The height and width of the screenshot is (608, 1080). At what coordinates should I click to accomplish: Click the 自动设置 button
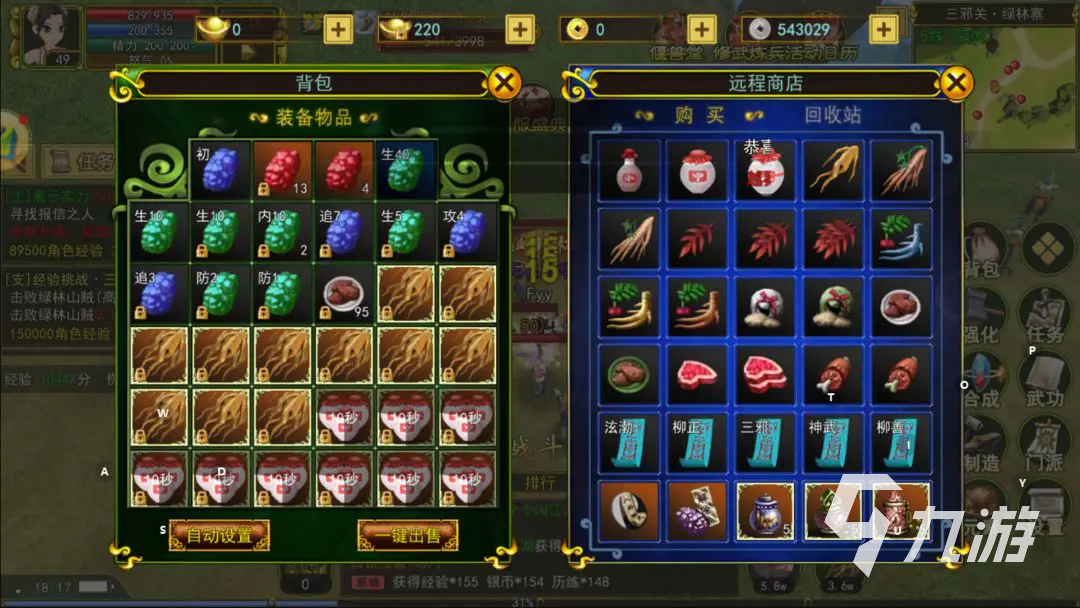tap(219, 535)
